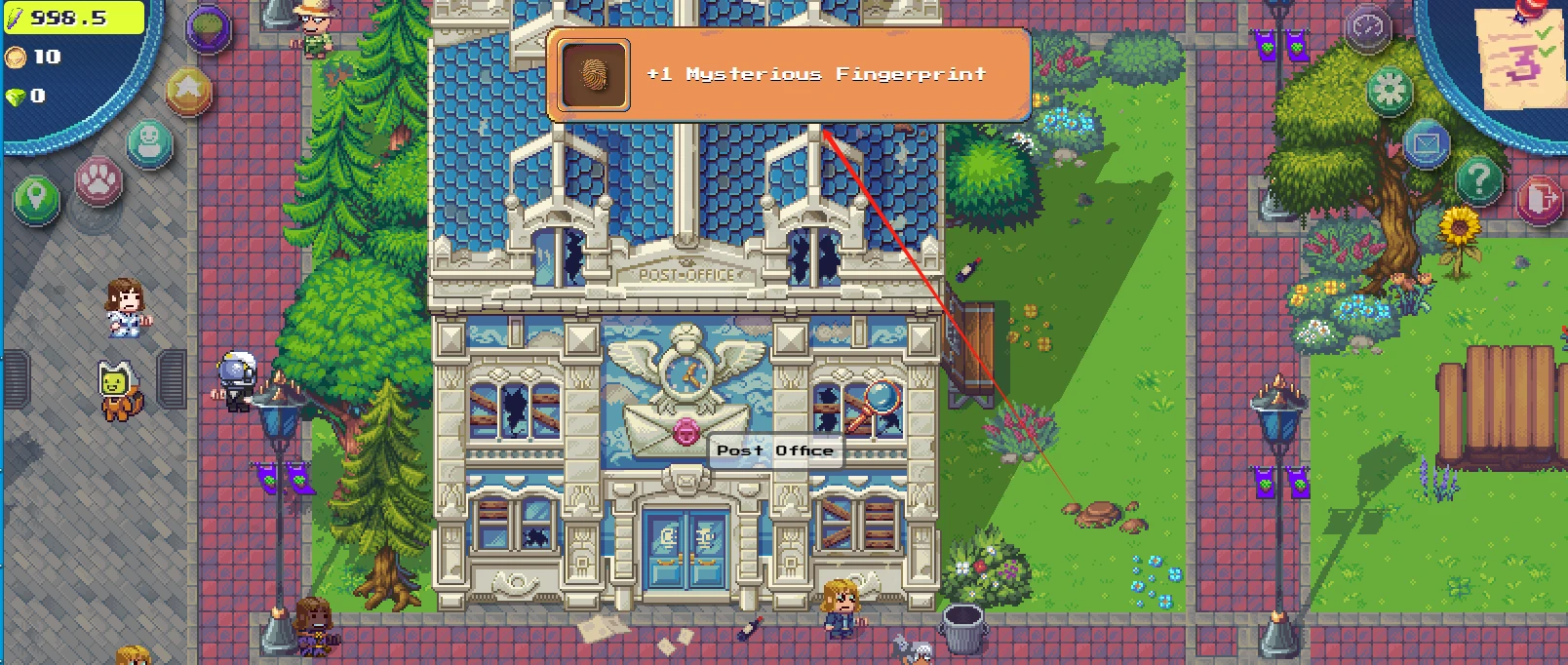
Task: Open the potted land plot button
Action: point(208,28)
